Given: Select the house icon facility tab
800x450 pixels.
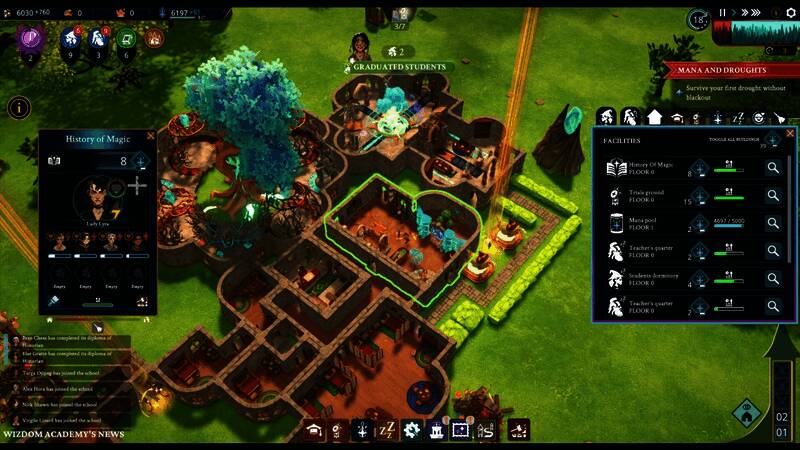Looking at the screenshot, I should (654, 117).
